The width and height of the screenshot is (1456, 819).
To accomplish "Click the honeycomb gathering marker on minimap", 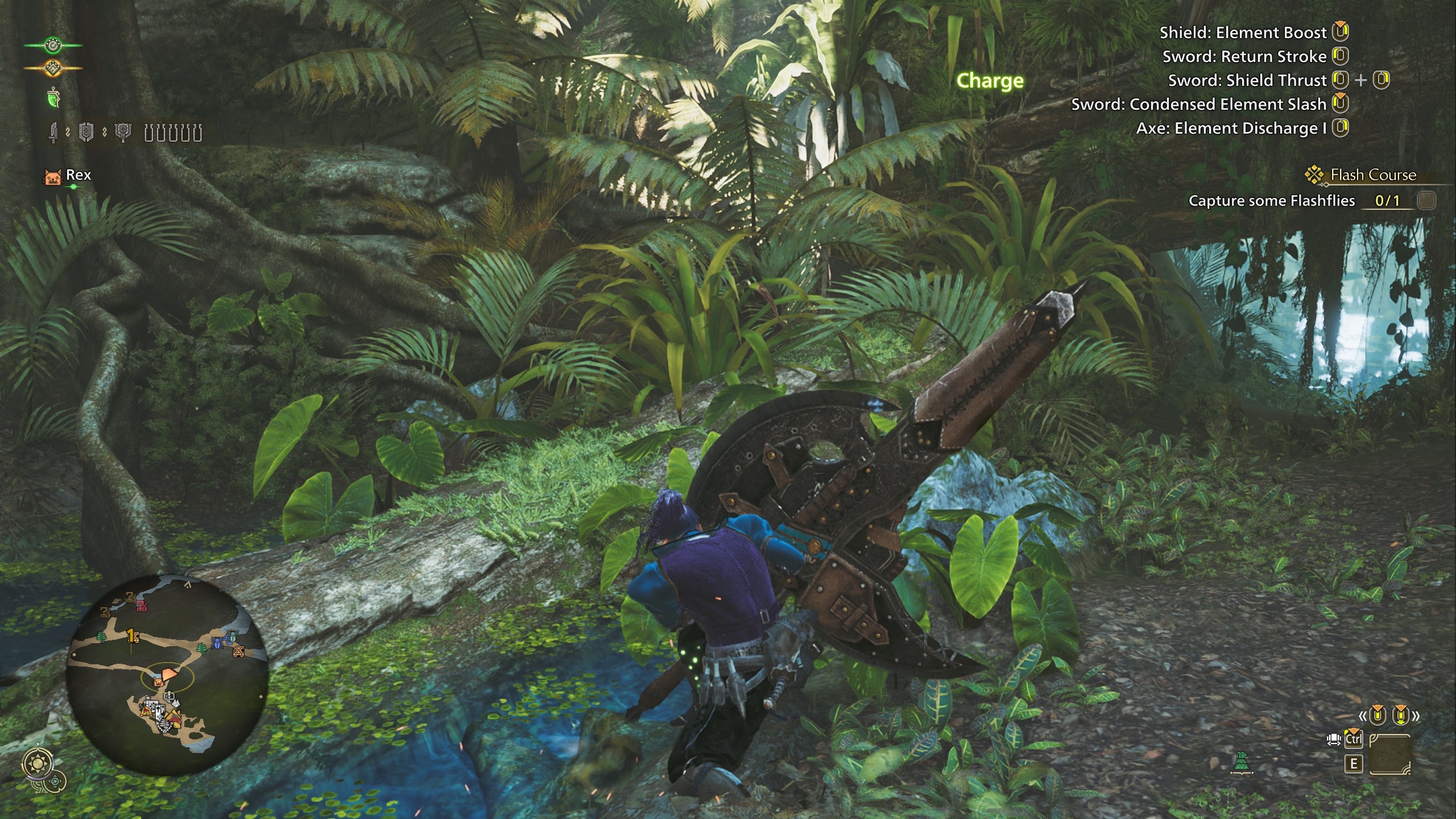I will [239, 651].
